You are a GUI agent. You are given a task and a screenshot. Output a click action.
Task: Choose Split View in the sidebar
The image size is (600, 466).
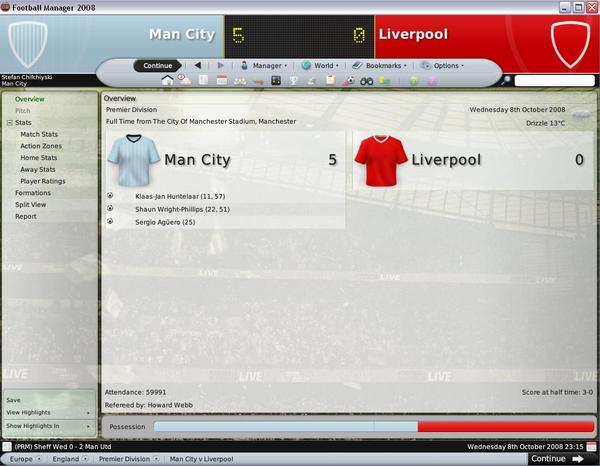pos(30,204)
